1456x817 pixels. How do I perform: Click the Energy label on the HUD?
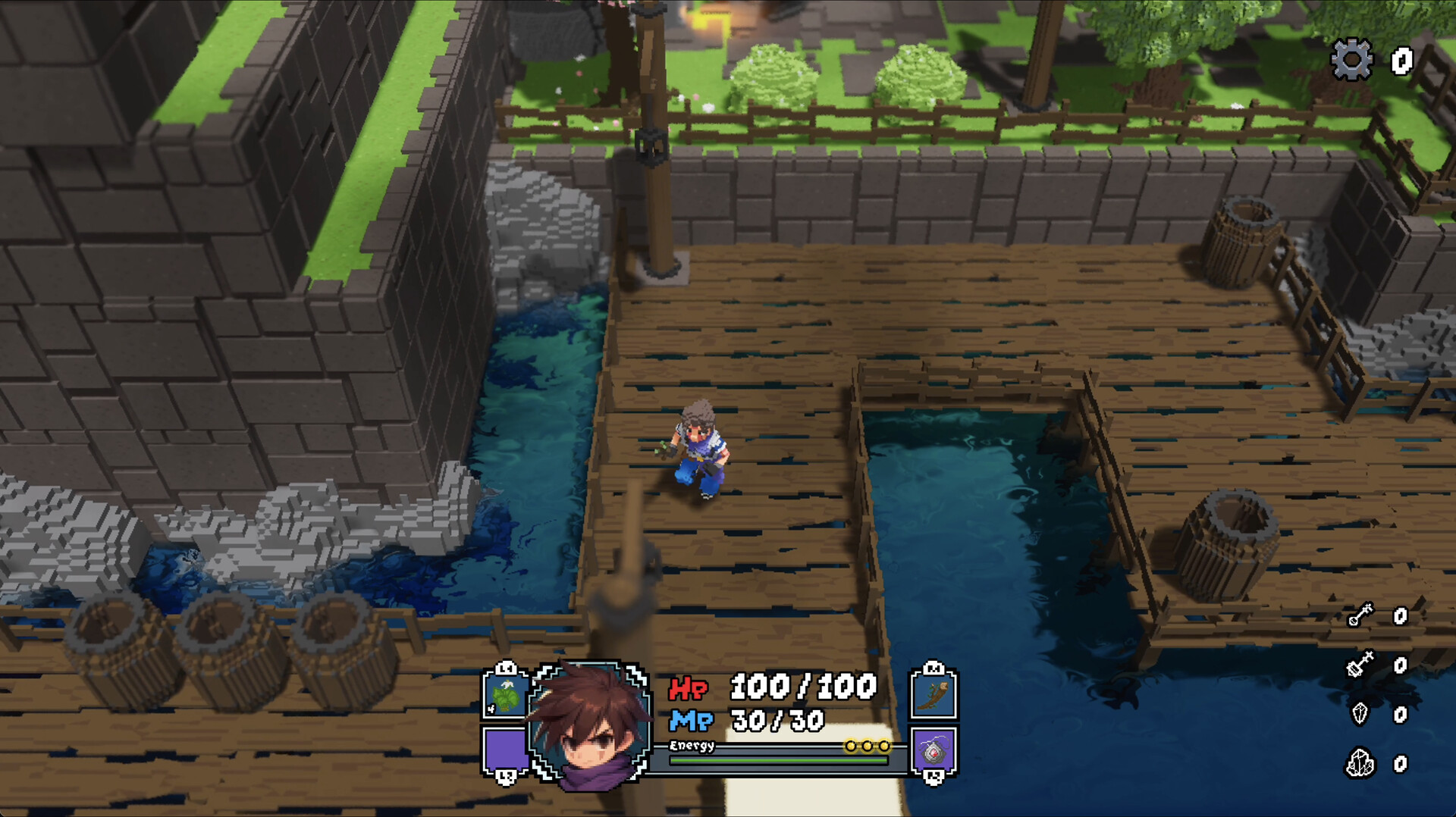(x=692, y=745)
